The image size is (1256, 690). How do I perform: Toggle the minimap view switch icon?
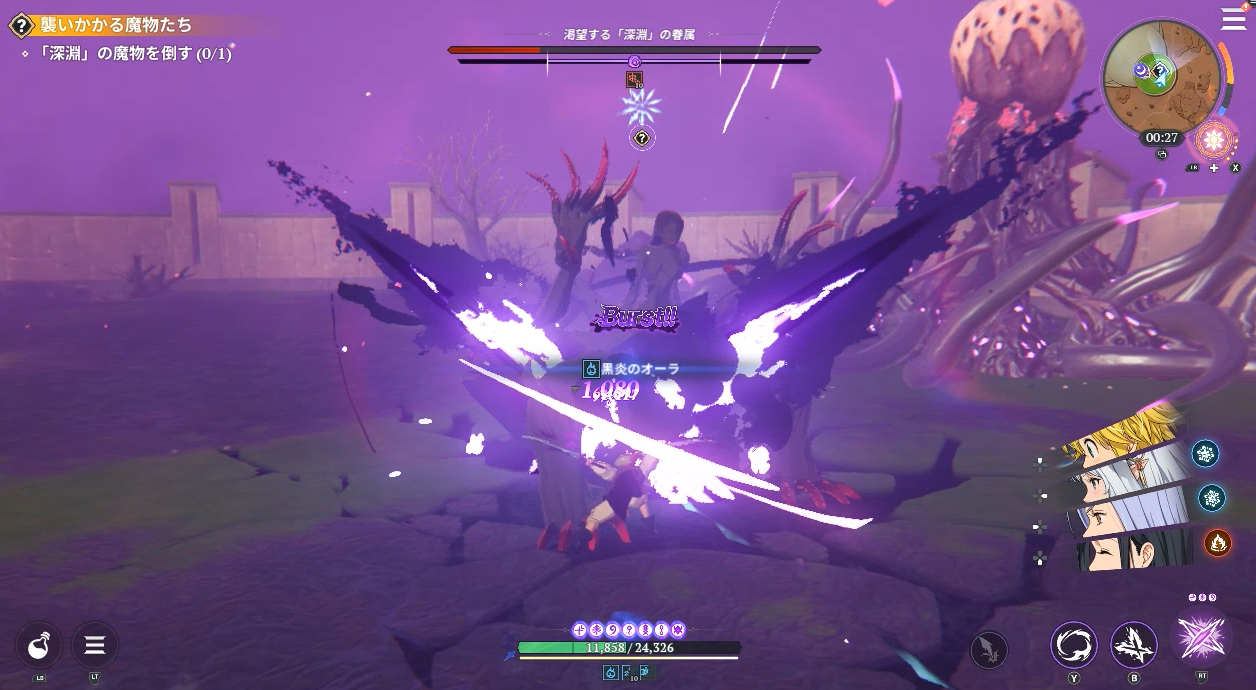(1161, 155)
